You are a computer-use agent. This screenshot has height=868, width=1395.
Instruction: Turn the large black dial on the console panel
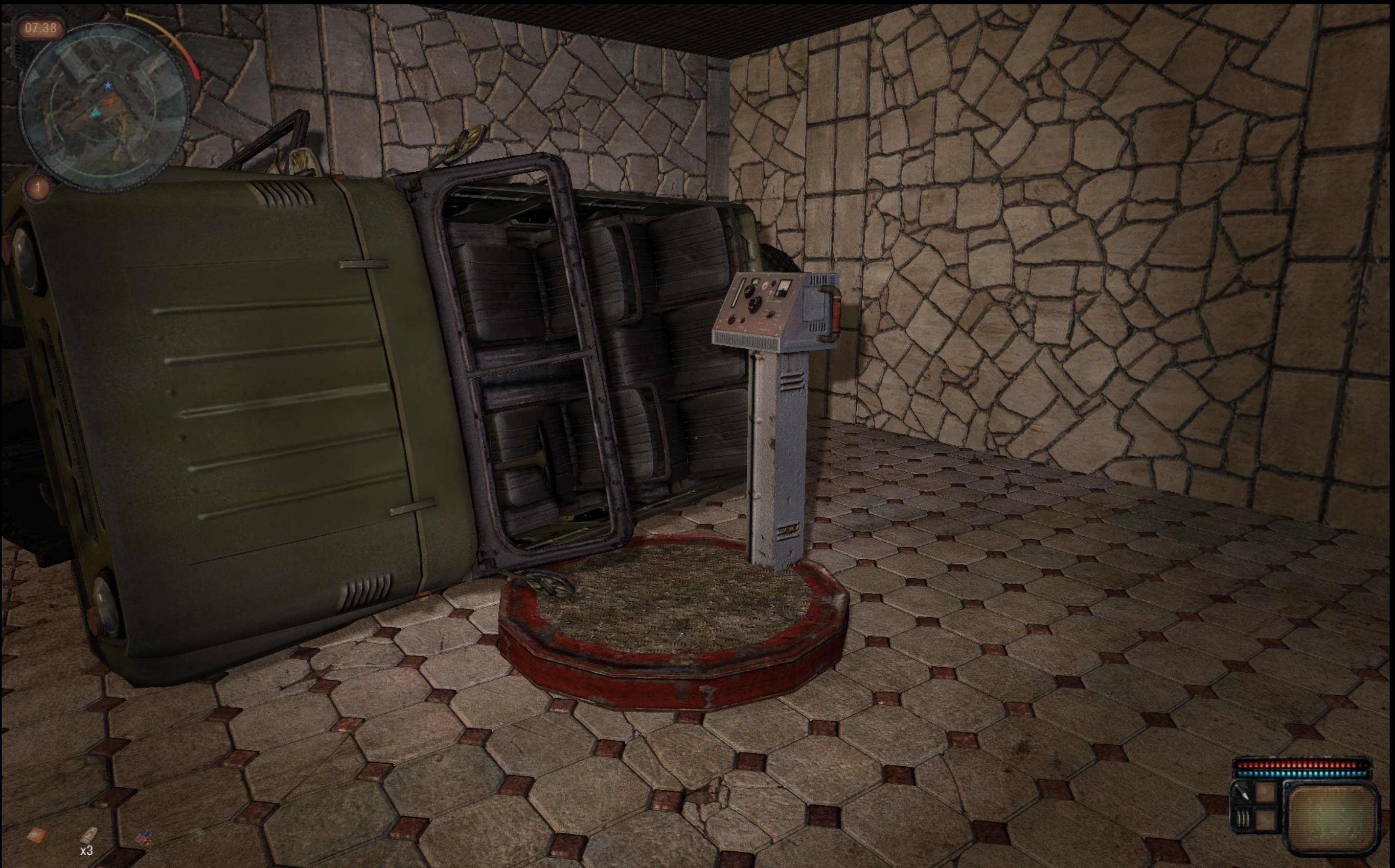[x=755, y=305]
